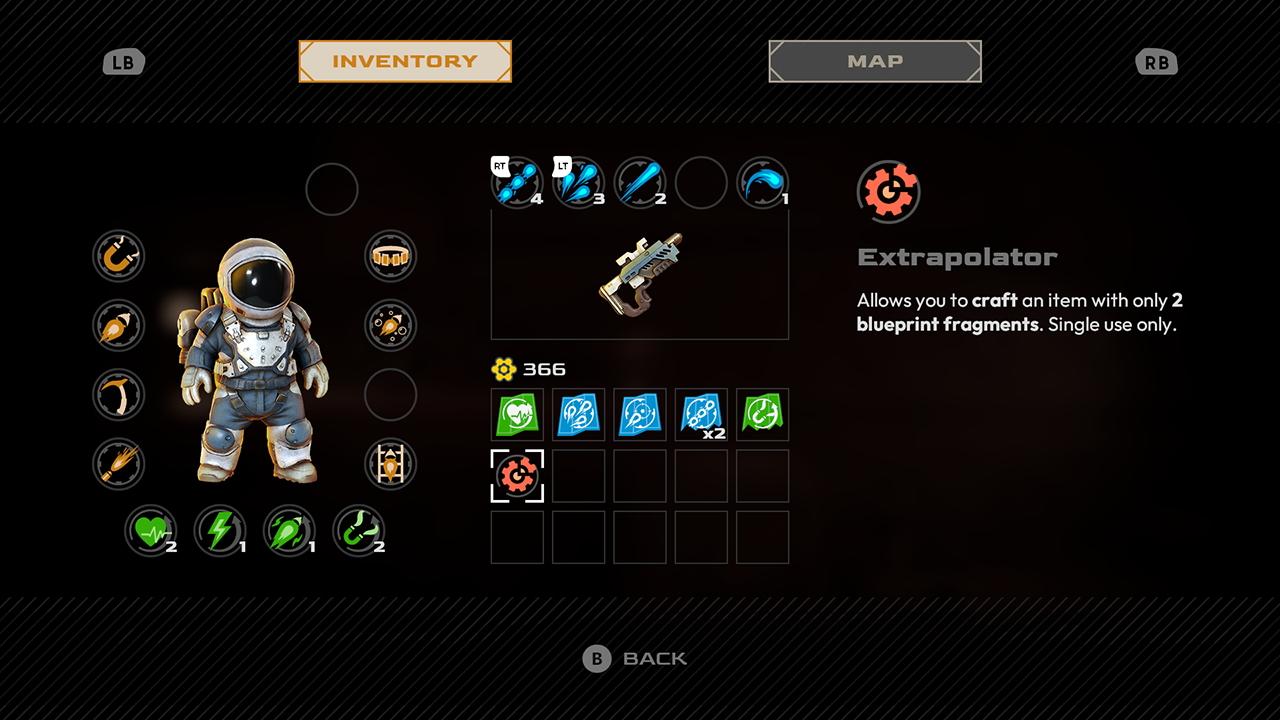Select the blue curved wave upgrade
Screen dimensions: 1280x720
762,184
